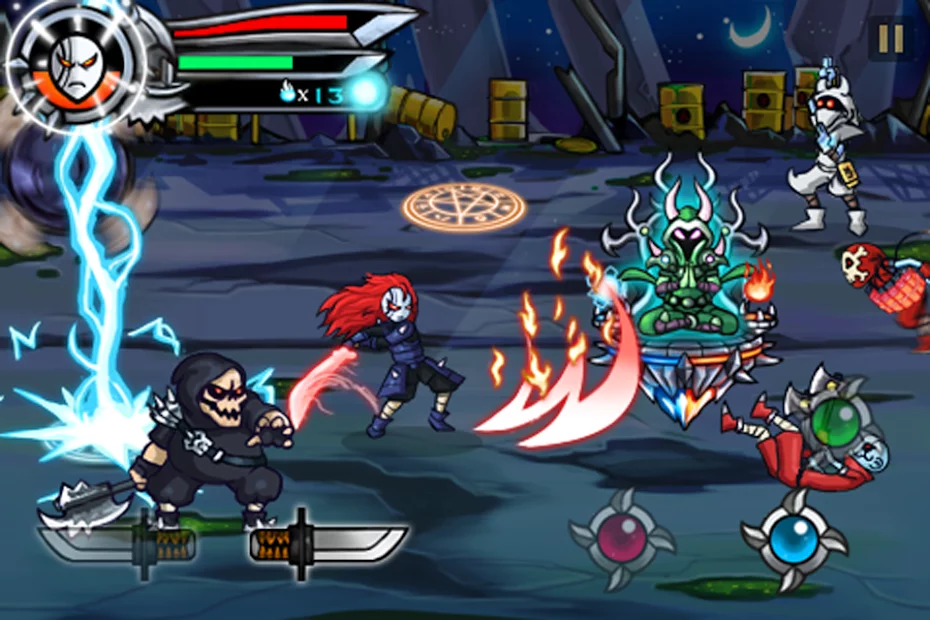Screen dimensions: 930x620
Task: Tap the right-pointing blade move button
Action: tap(329, 545)
